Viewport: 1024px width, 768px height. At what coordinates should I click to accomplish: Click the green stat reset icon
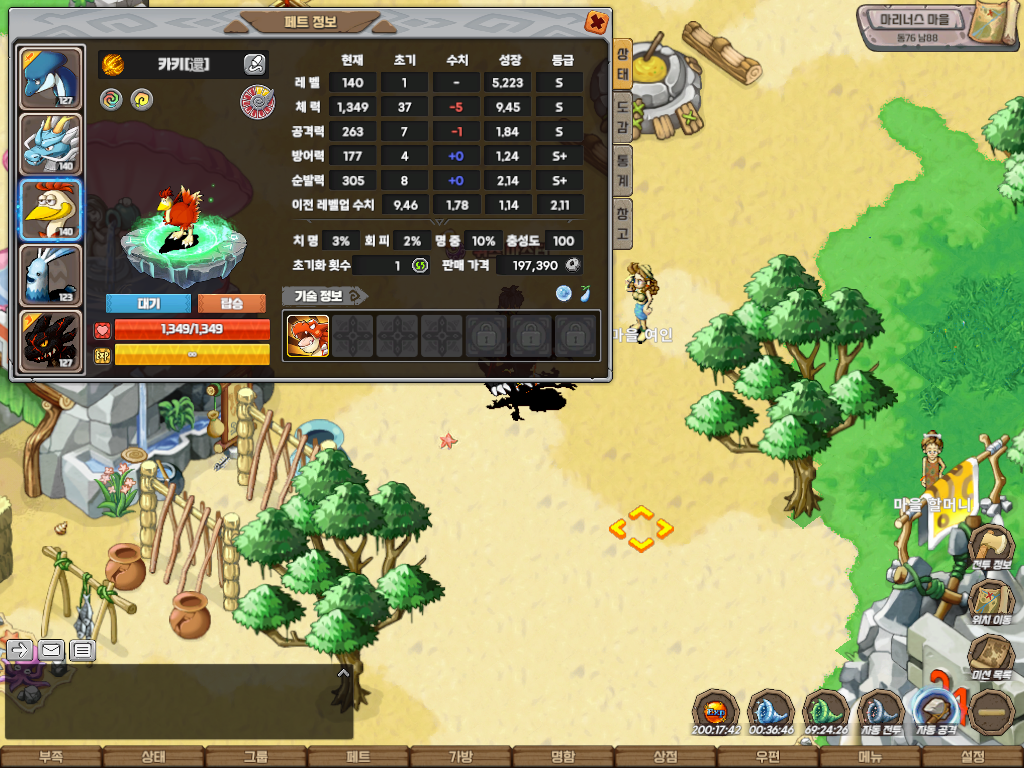(420, 265)
